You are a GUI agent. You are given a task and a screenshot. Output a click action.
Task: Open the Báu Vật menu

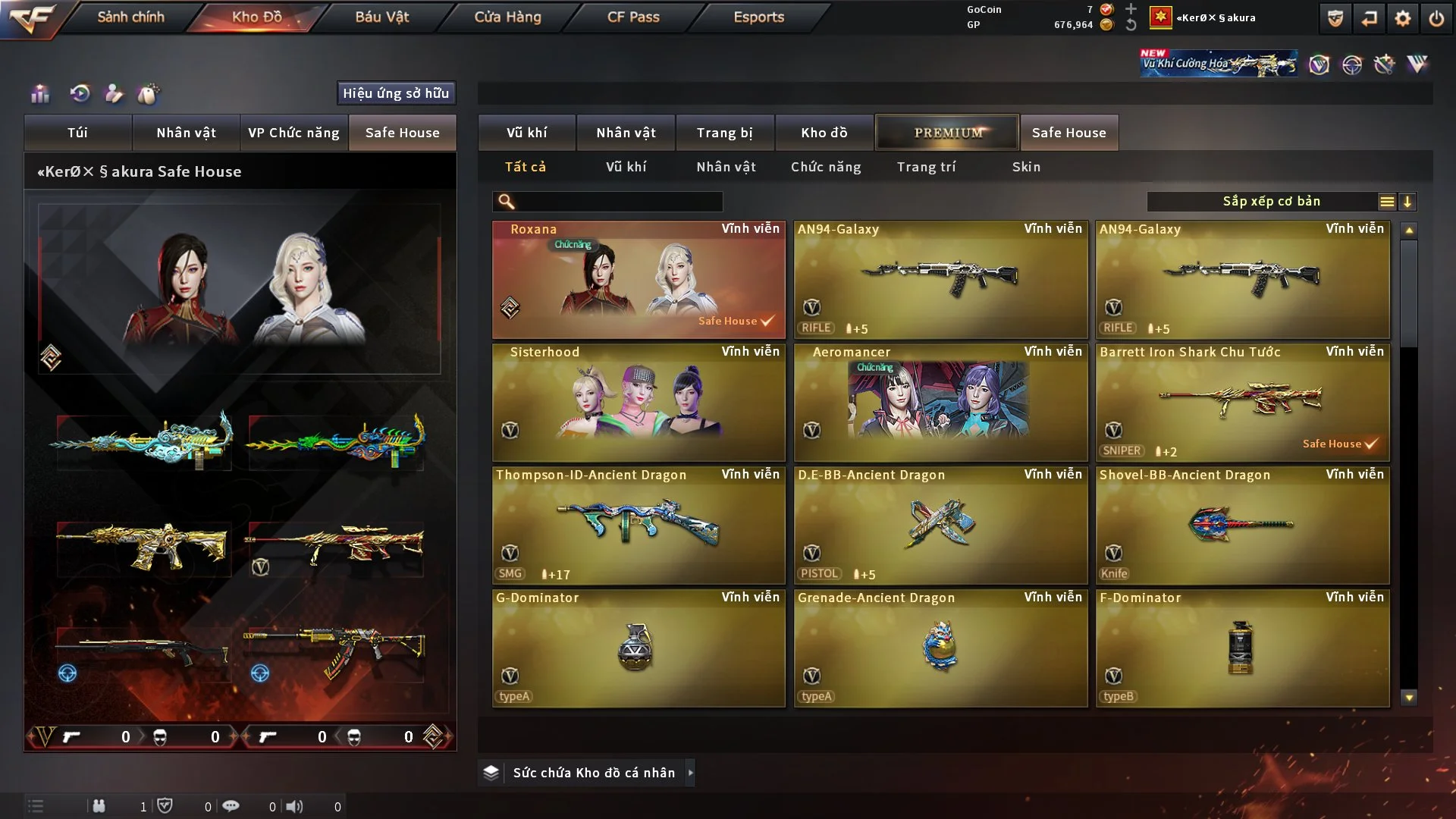coord(381,17)
